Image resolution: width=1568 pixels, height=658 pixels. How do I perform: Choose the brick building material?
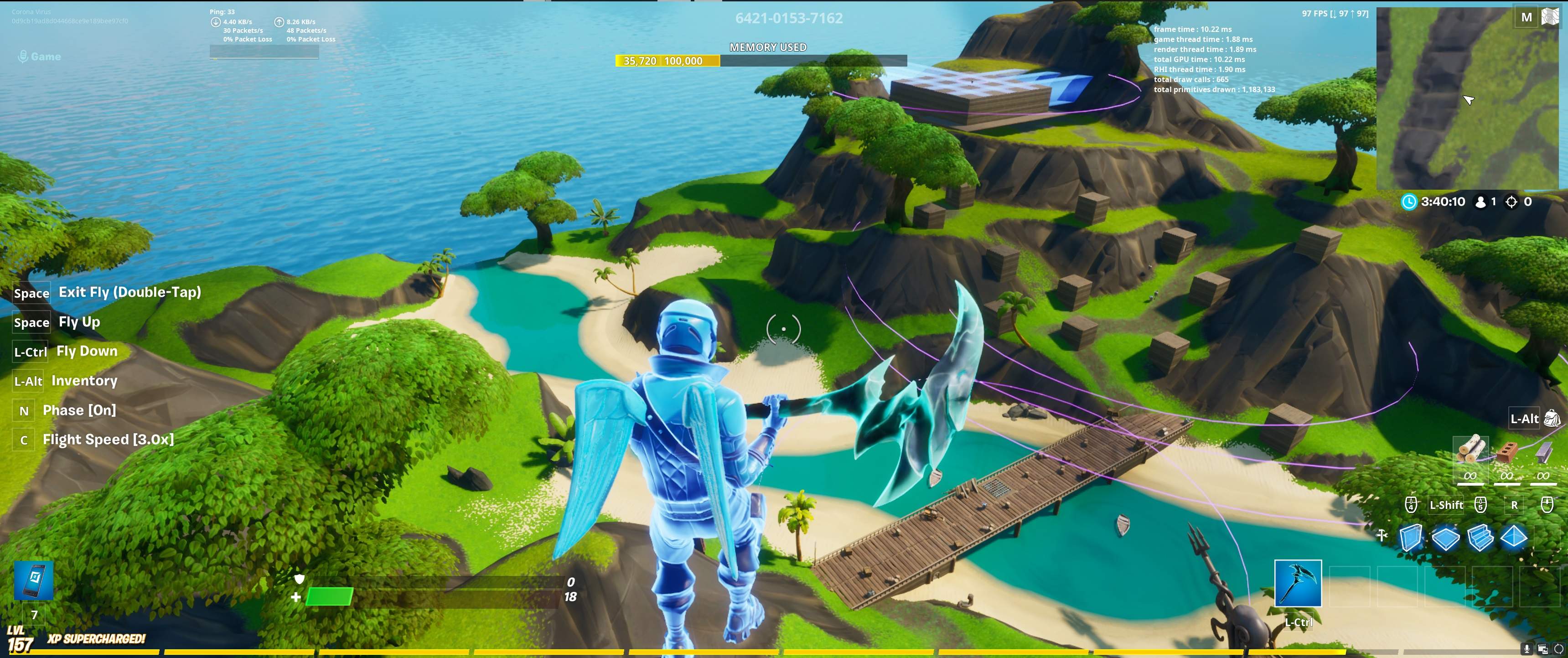point(1507,452)
